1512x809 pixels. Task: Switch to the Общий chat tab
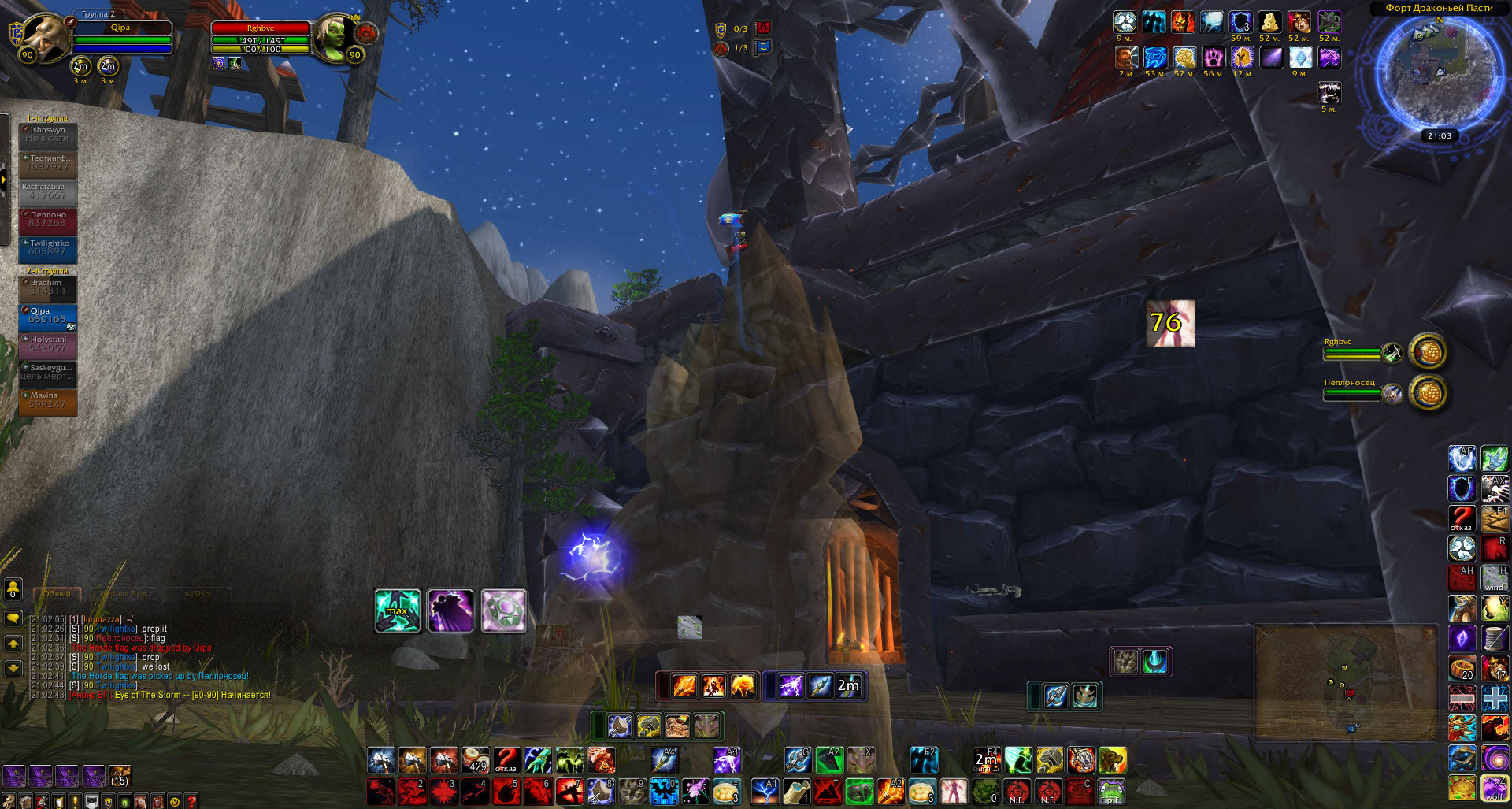pyautogui.click(x=57, y=593)
